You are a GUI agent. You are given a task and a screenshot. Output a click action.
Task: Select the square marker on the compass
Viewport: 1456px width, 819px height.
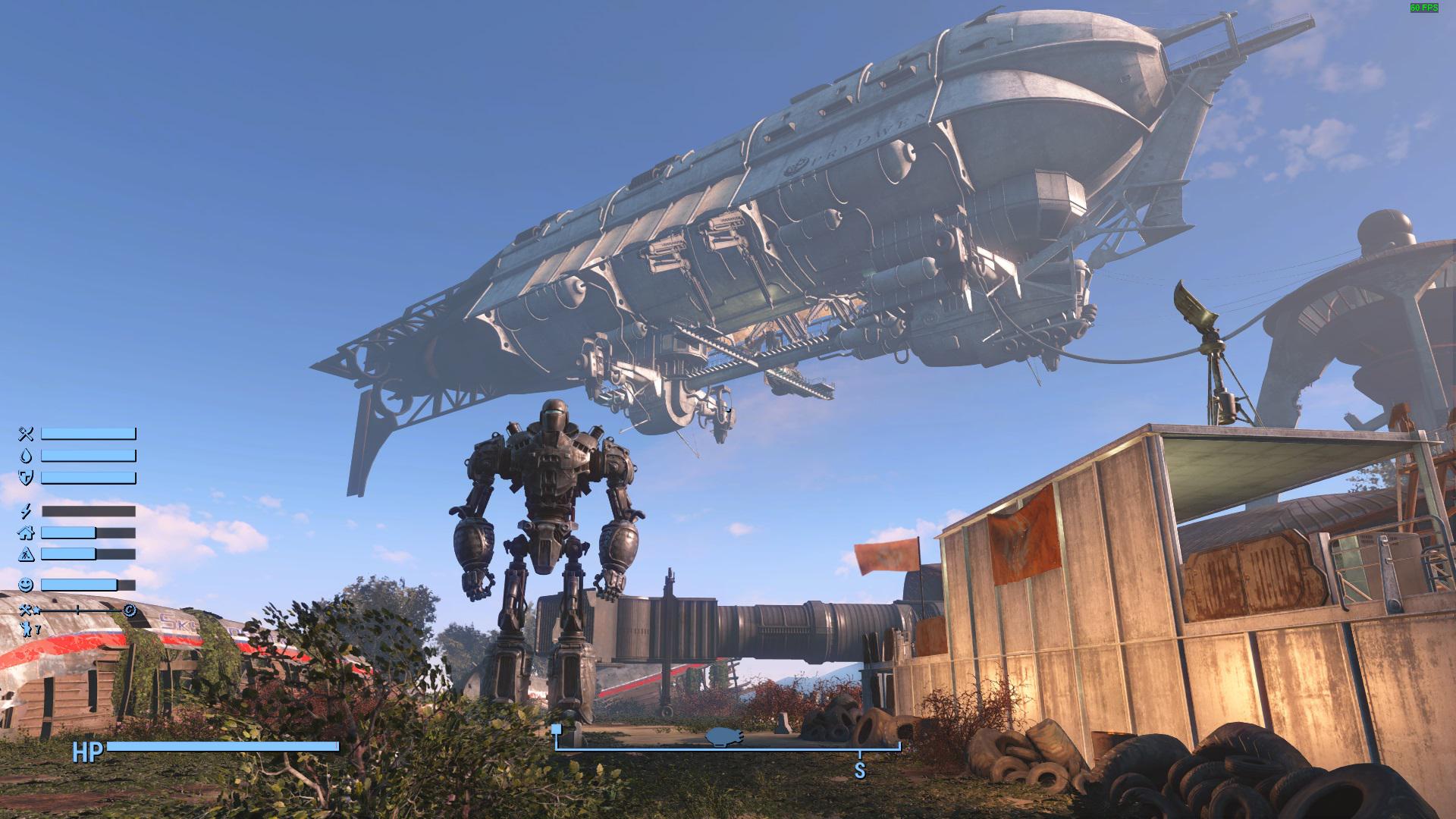coord(557,730)
